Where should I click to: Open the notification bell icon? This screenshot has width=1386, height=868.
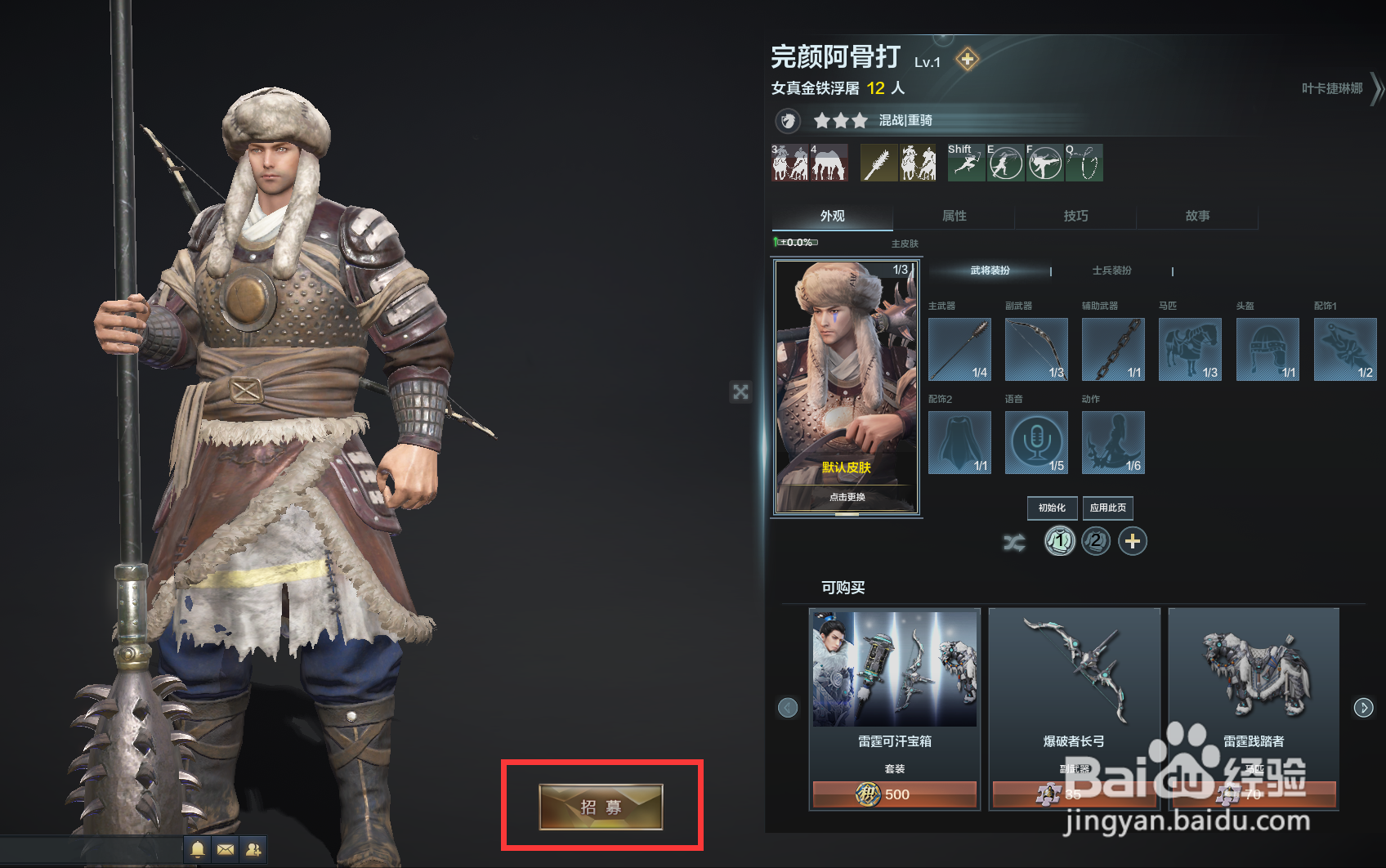(x=197, y=850)
